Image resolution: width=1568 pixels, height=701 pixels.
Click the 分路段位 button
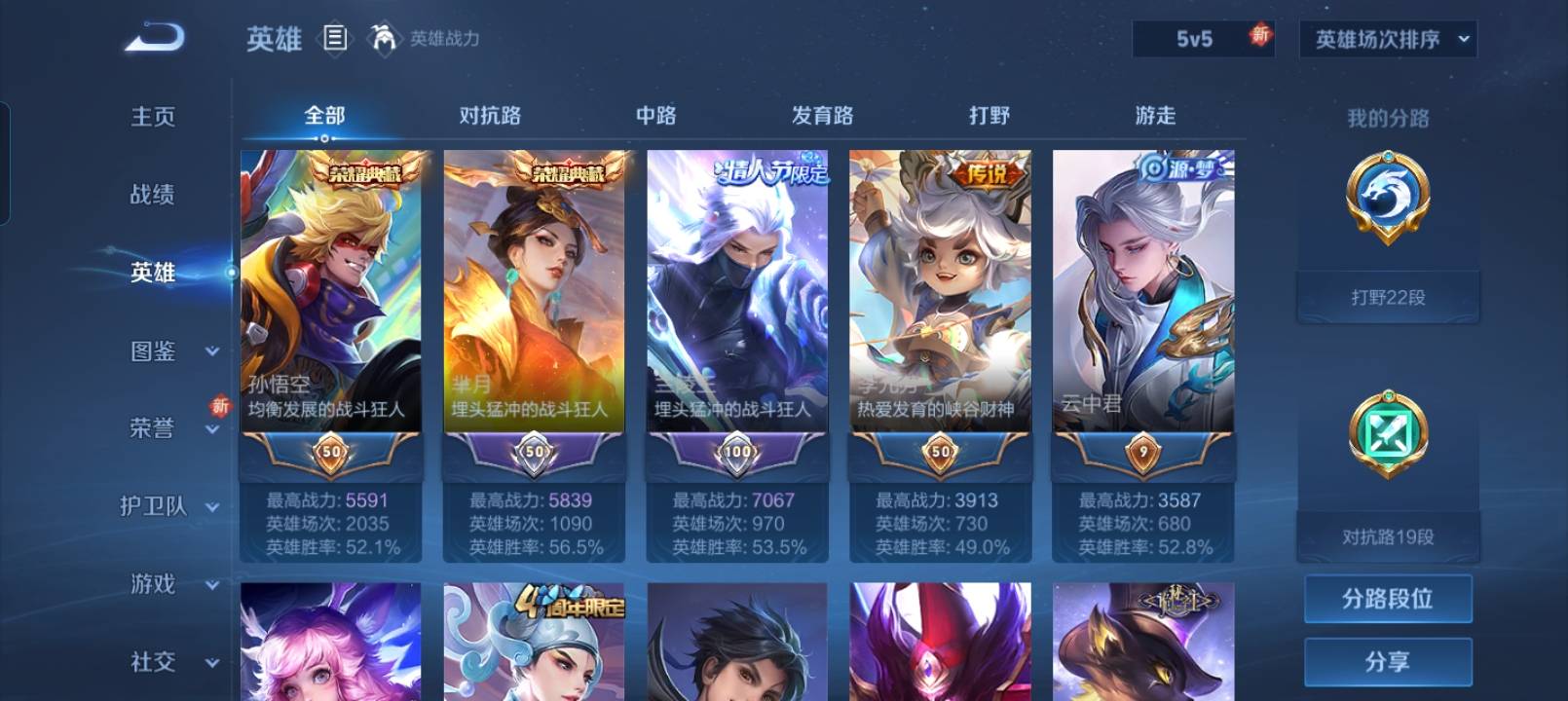pyautogui.click(x=1390, y=598)
